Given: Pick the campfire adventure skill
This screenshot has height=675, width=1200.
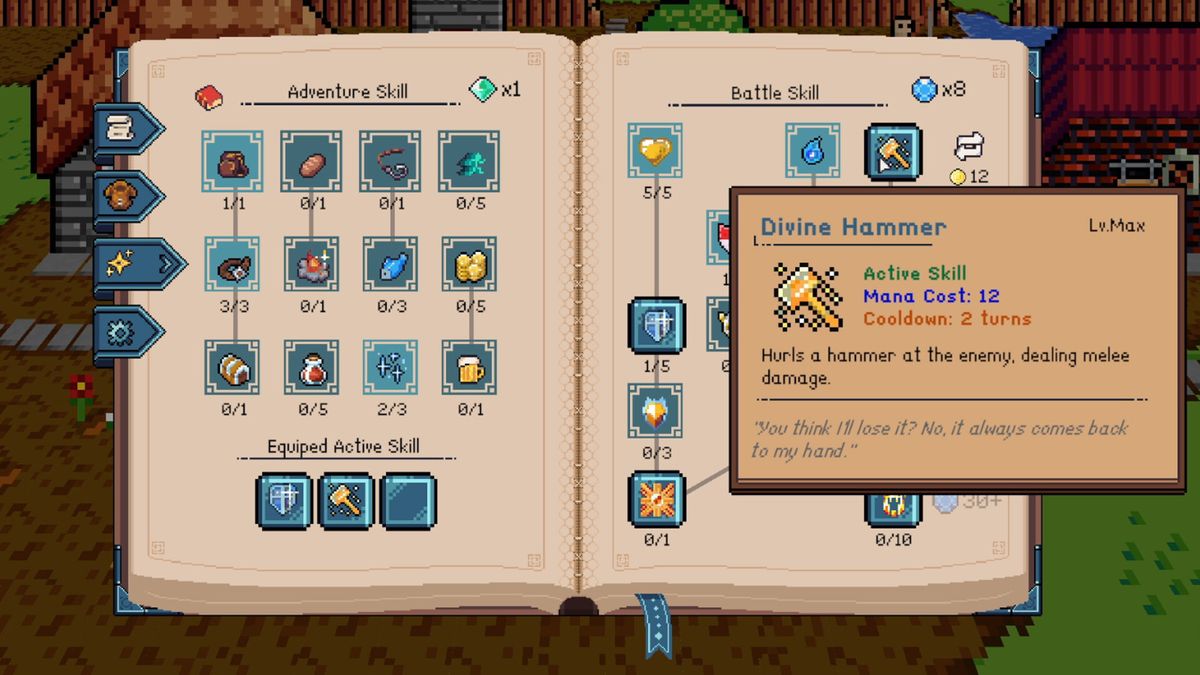Looking at the screenshot, I should pos(311,264).
